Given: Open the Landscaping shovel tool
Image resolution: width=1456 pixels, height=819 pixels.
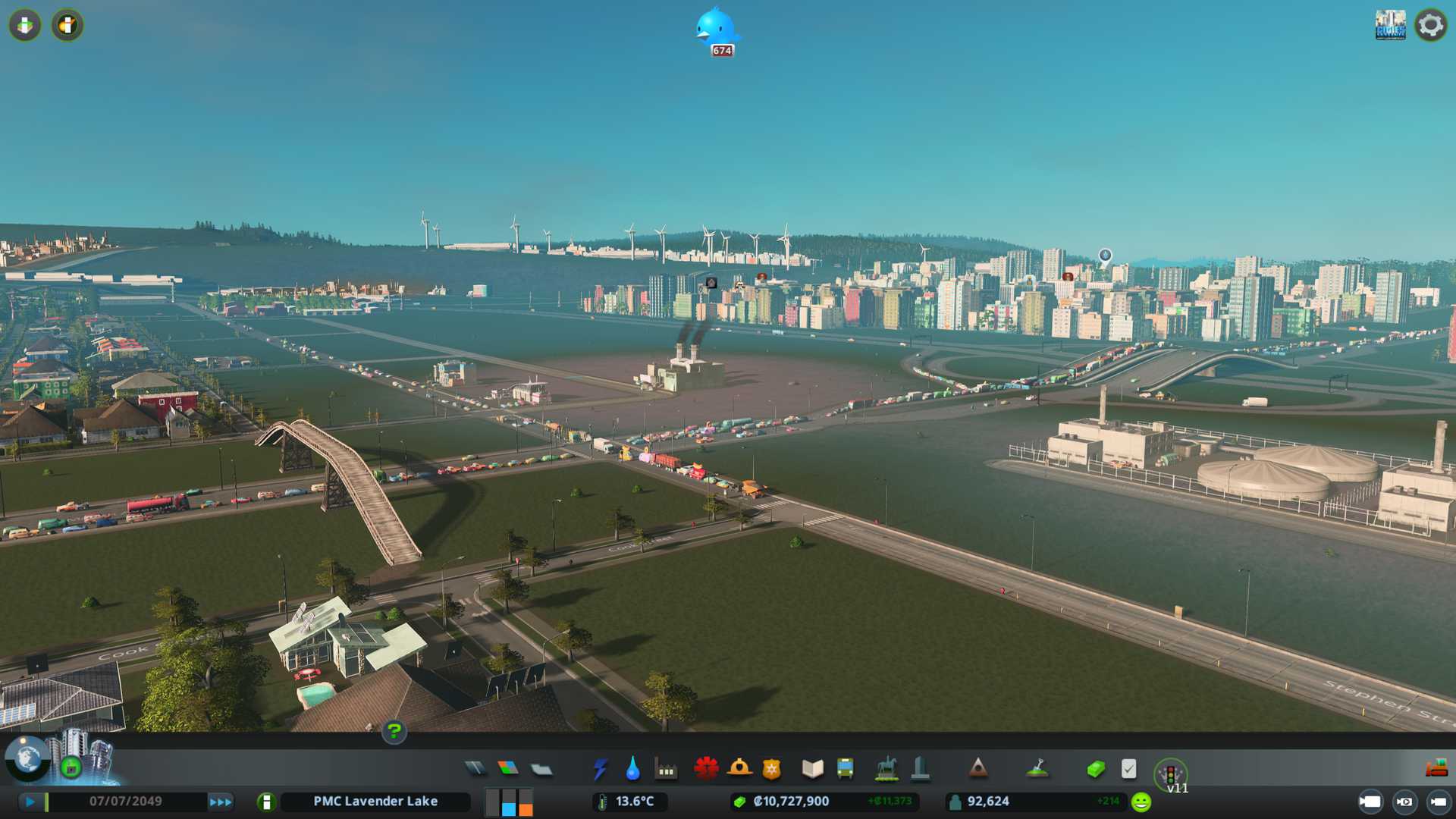Looking at the screenshot, I should tap(1037, 769).
